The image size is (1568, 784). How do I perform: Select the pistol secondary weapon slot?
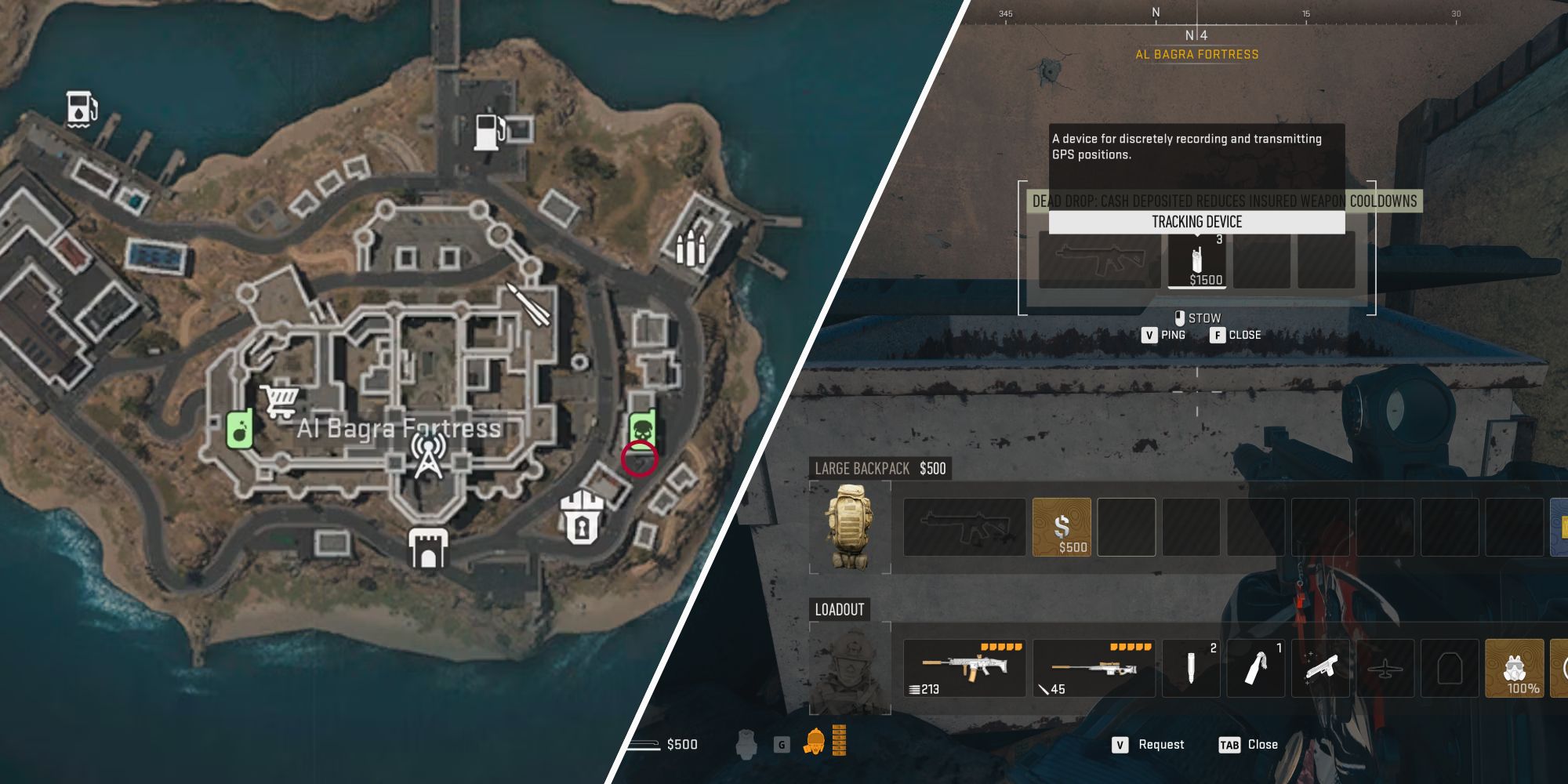pos(1321,669)
